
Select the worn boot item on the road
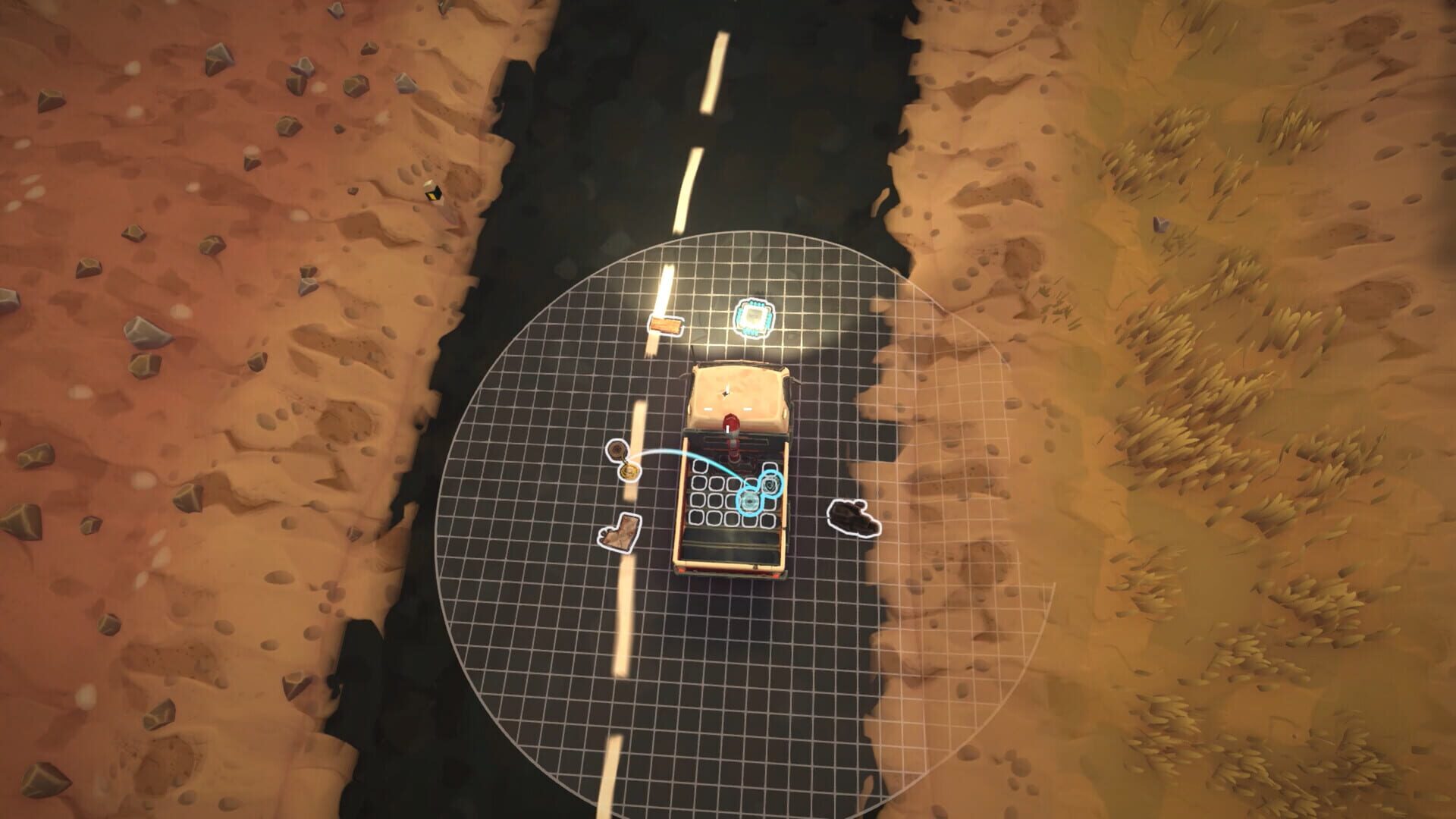[620, 532]
